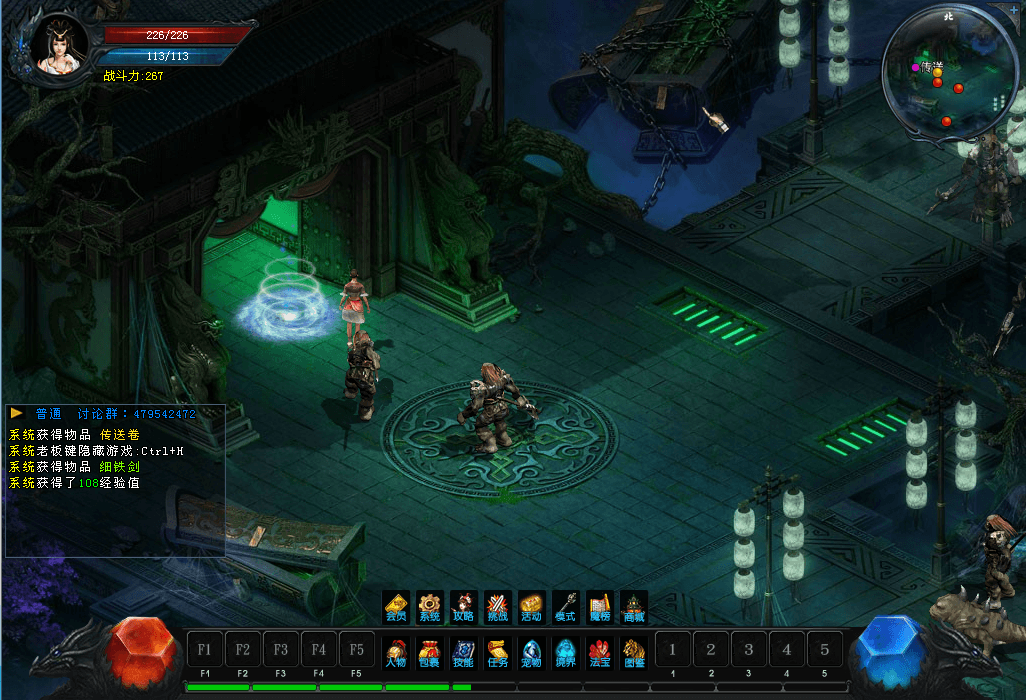Open the 法宝 magic treasure panel

click(599, 652)
